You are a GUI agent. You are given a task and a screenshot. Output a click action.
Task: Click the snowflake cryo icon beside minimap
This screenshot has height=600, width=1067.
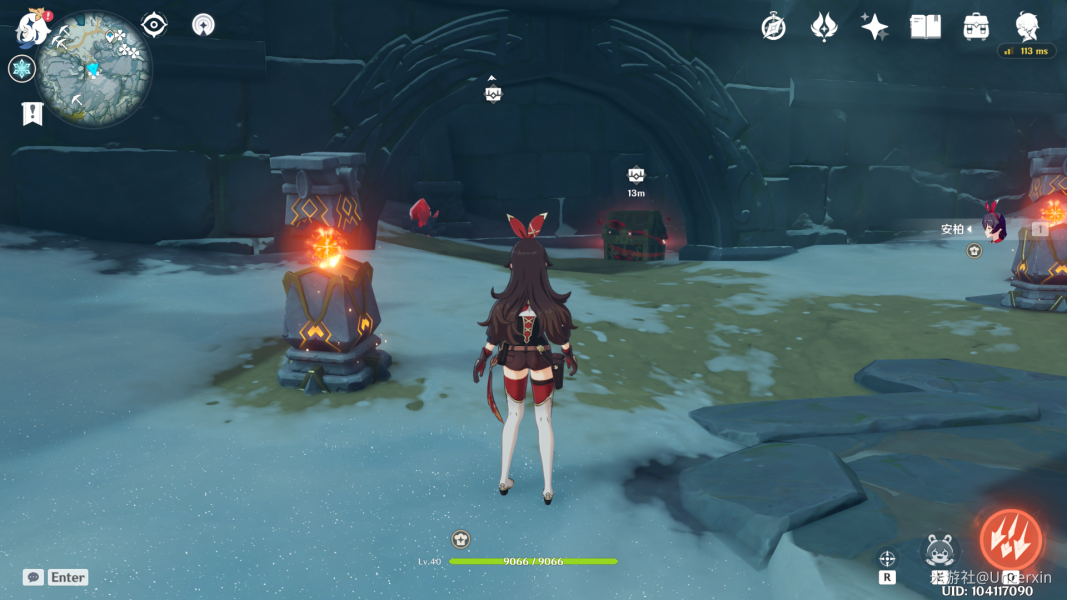(21, 69)
